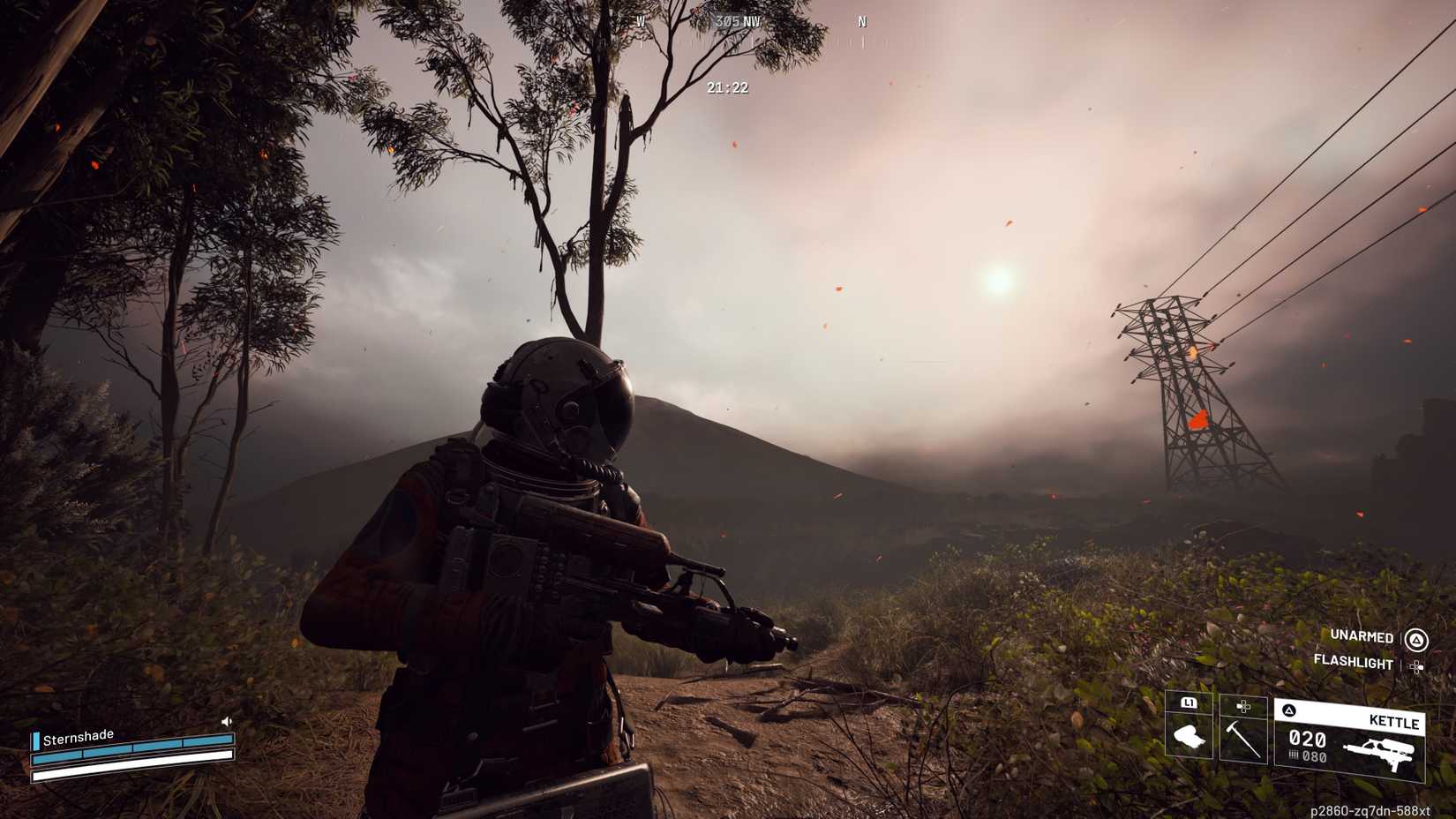Screen dimensions: 1456x819
Task: Click the 020 ammo counter
Action: click(1307, 738)
